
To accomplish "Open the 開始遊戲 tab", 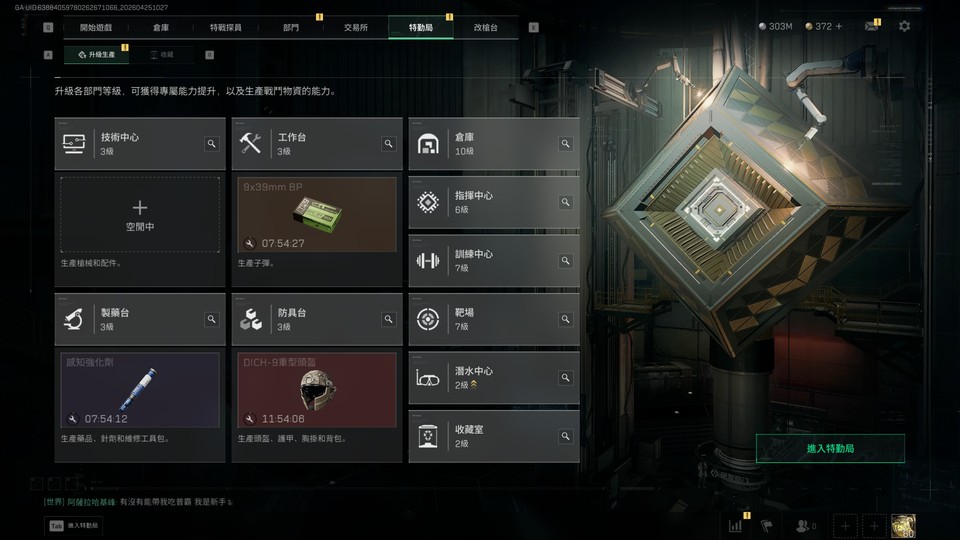I will 96,27.
